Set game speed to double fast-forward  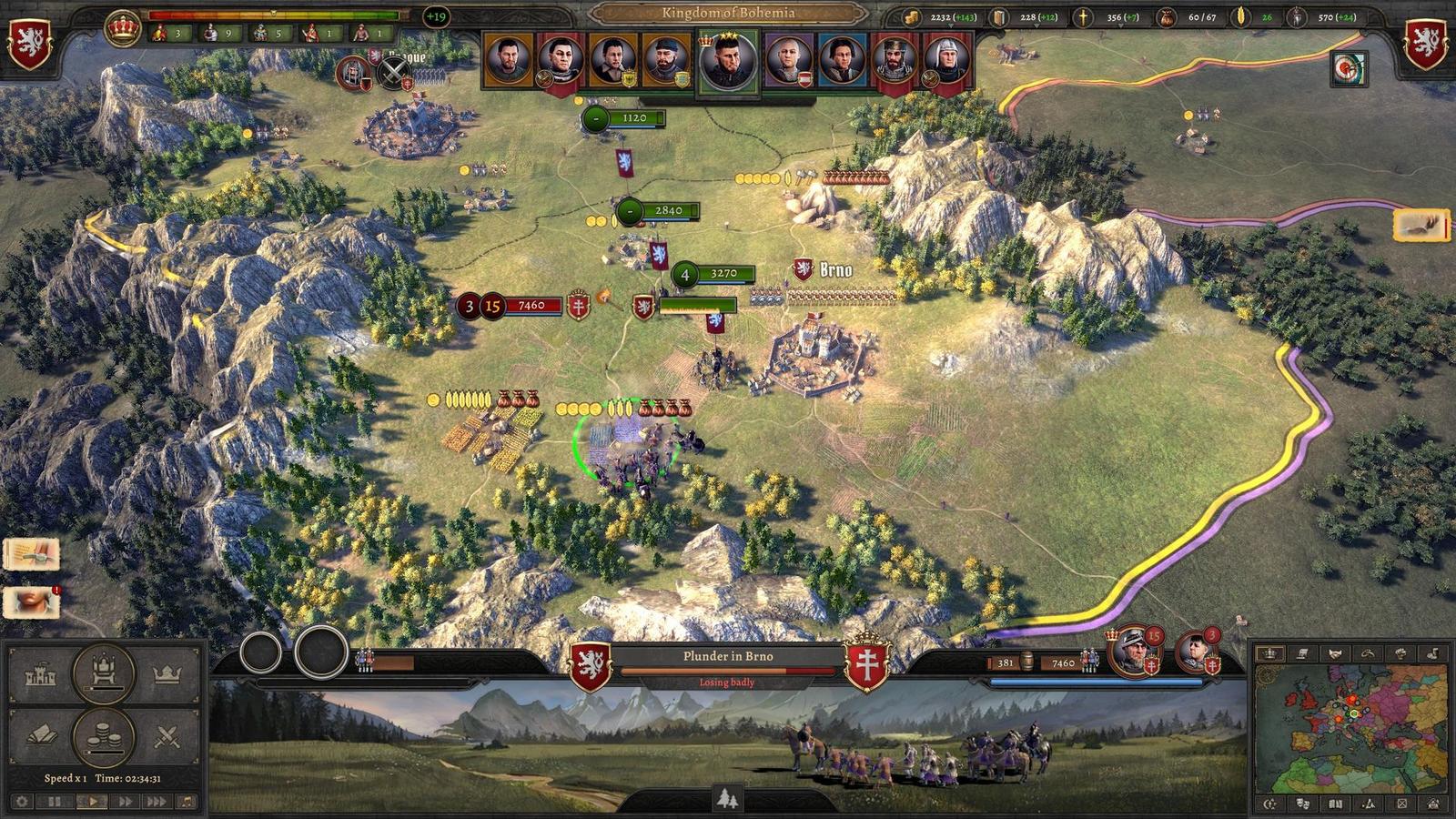click(x=125, y=802)
